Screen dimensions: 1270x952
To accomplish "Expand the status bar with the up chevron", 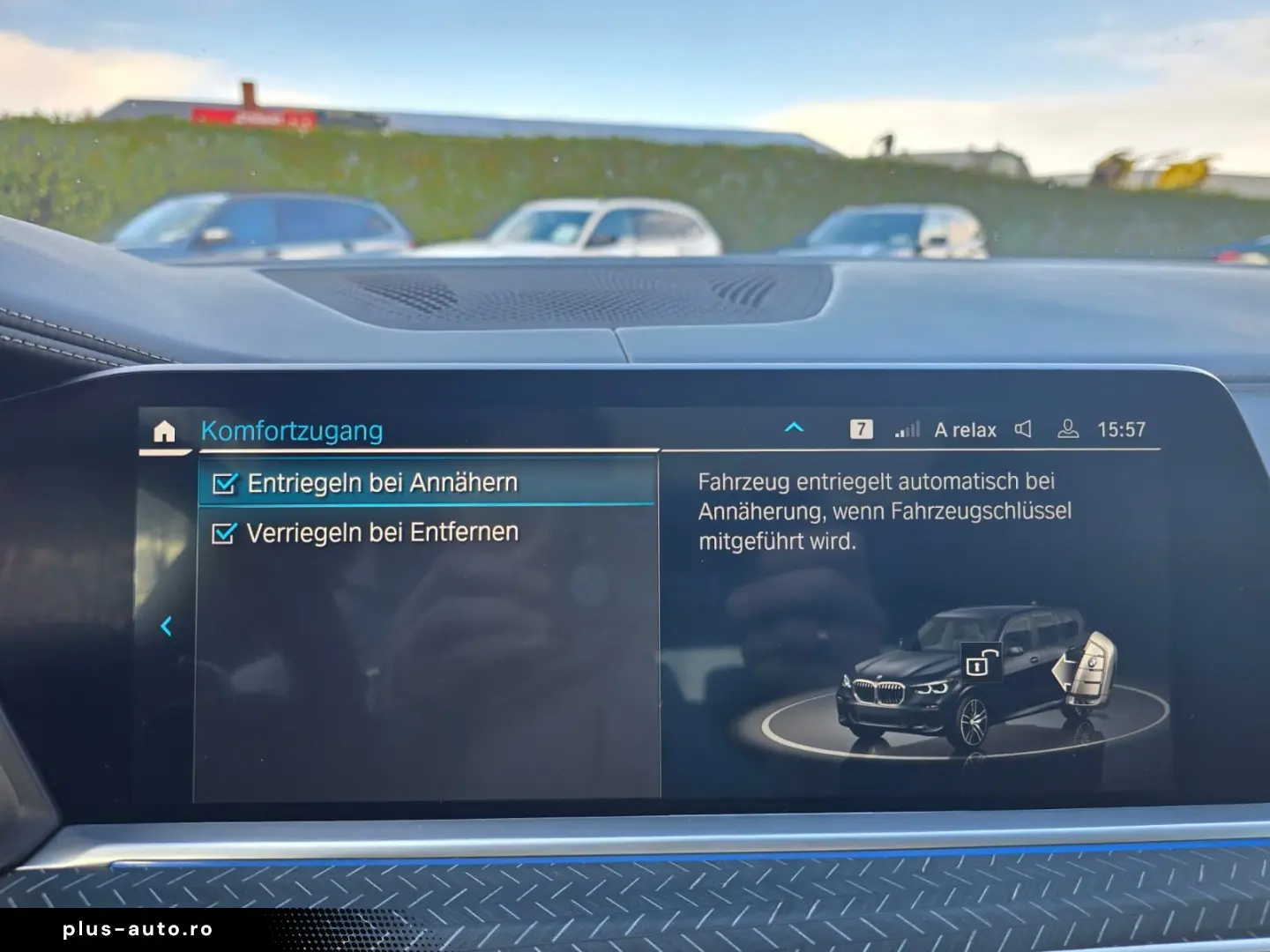I will point(794,428).
